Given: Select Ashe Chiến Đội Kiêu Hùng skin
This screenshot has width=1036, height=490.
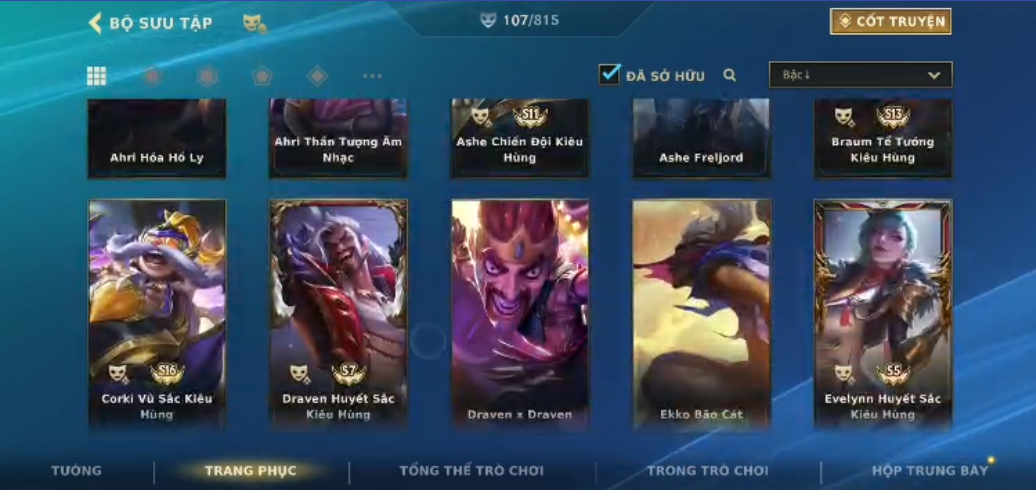Looking at the screenshot, I should (520, 138).
